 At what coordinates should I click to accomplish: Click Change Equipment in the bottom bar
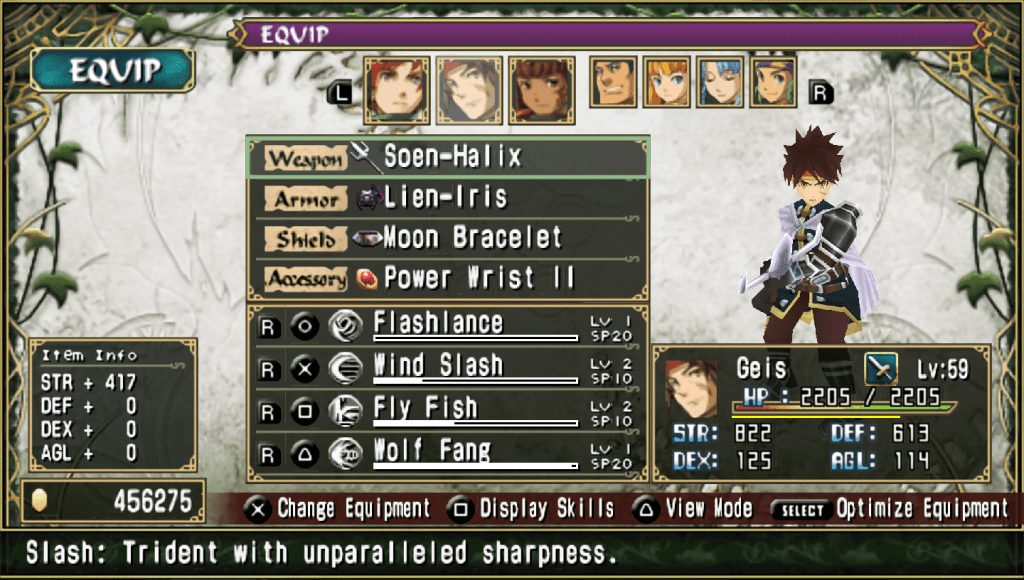340,509
